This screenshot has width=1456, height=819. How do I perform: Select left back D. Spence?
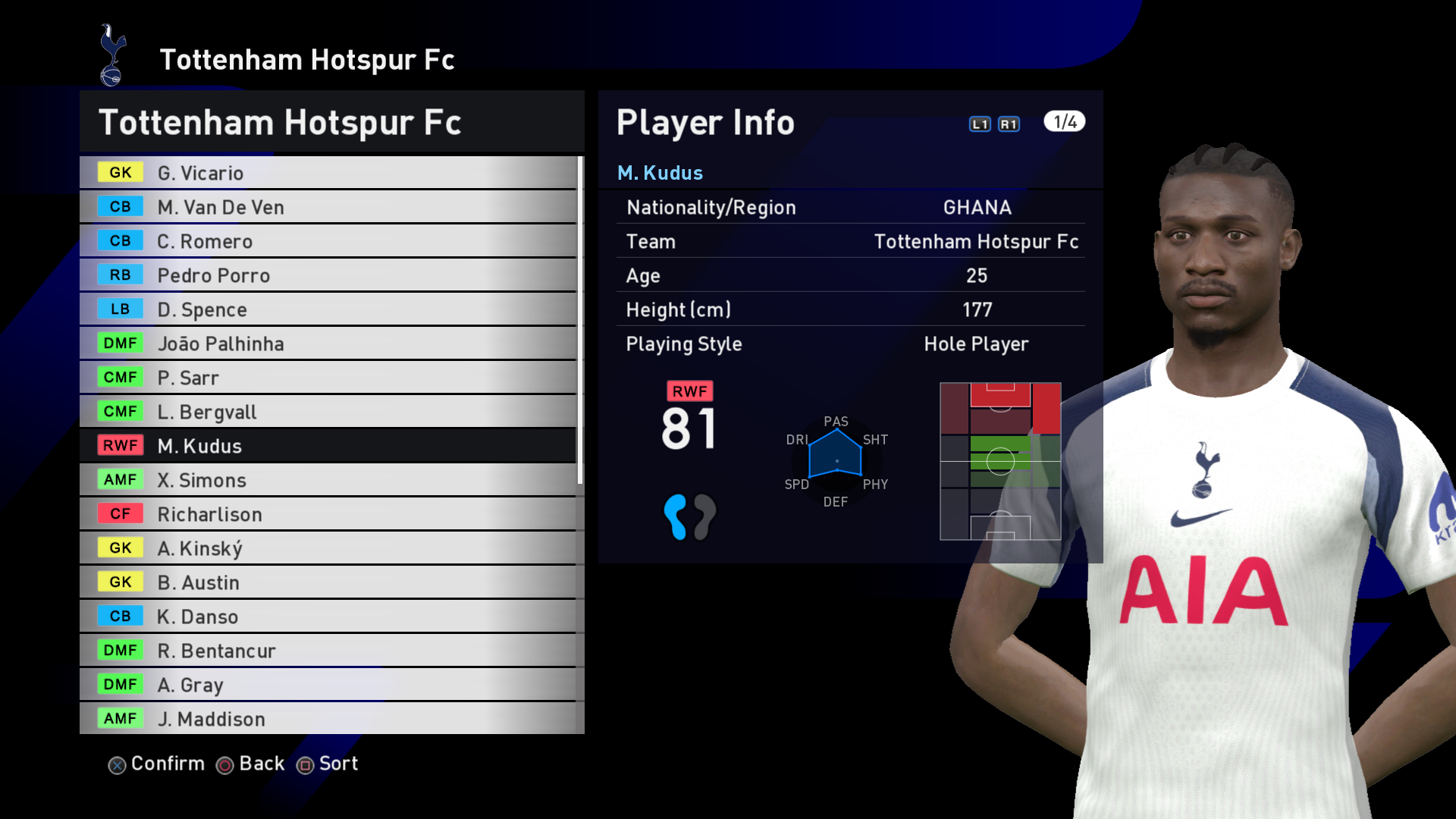[x=328, y=309]
